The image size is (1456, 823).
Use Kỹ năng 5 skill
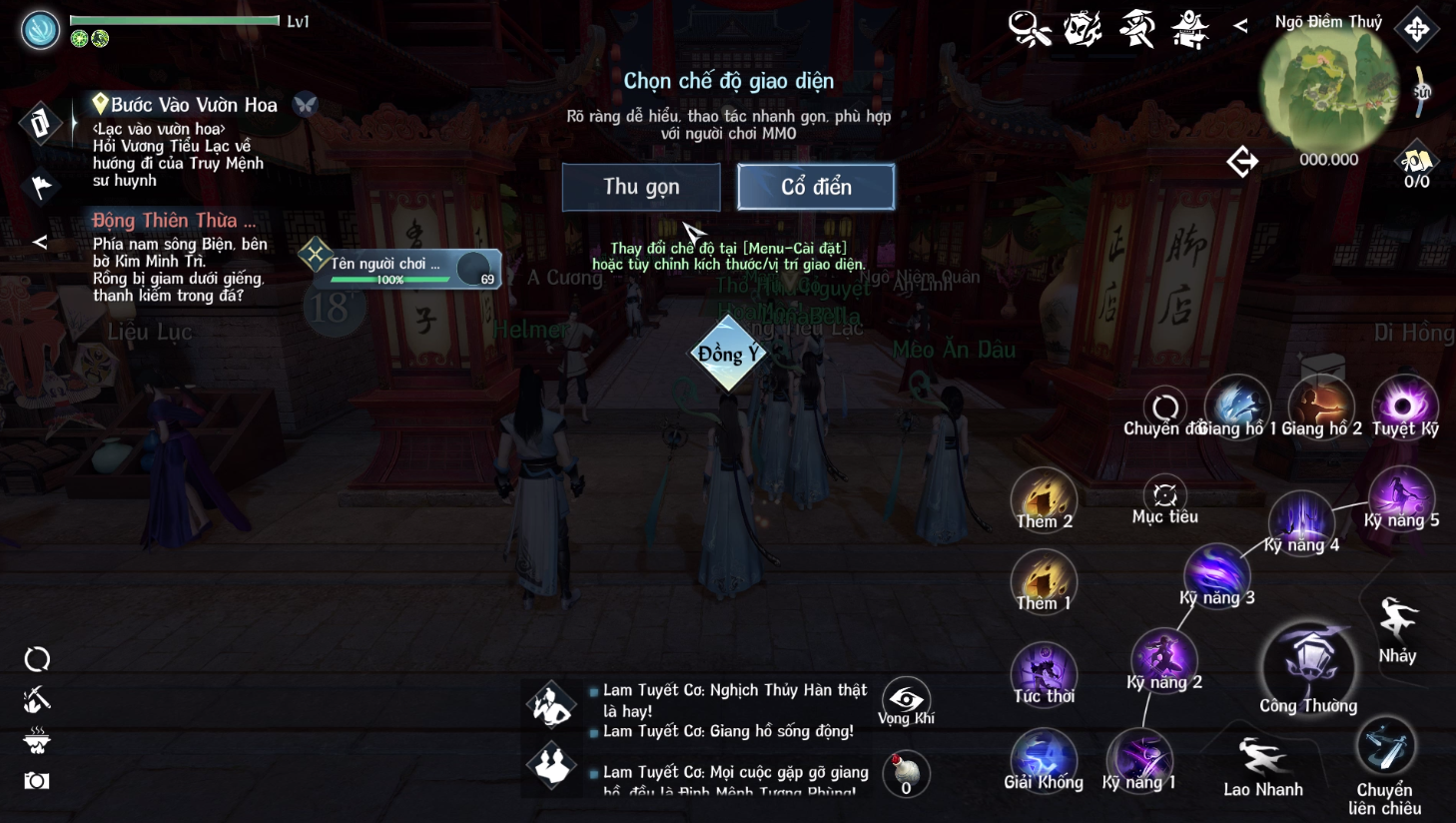(1400, 496)
